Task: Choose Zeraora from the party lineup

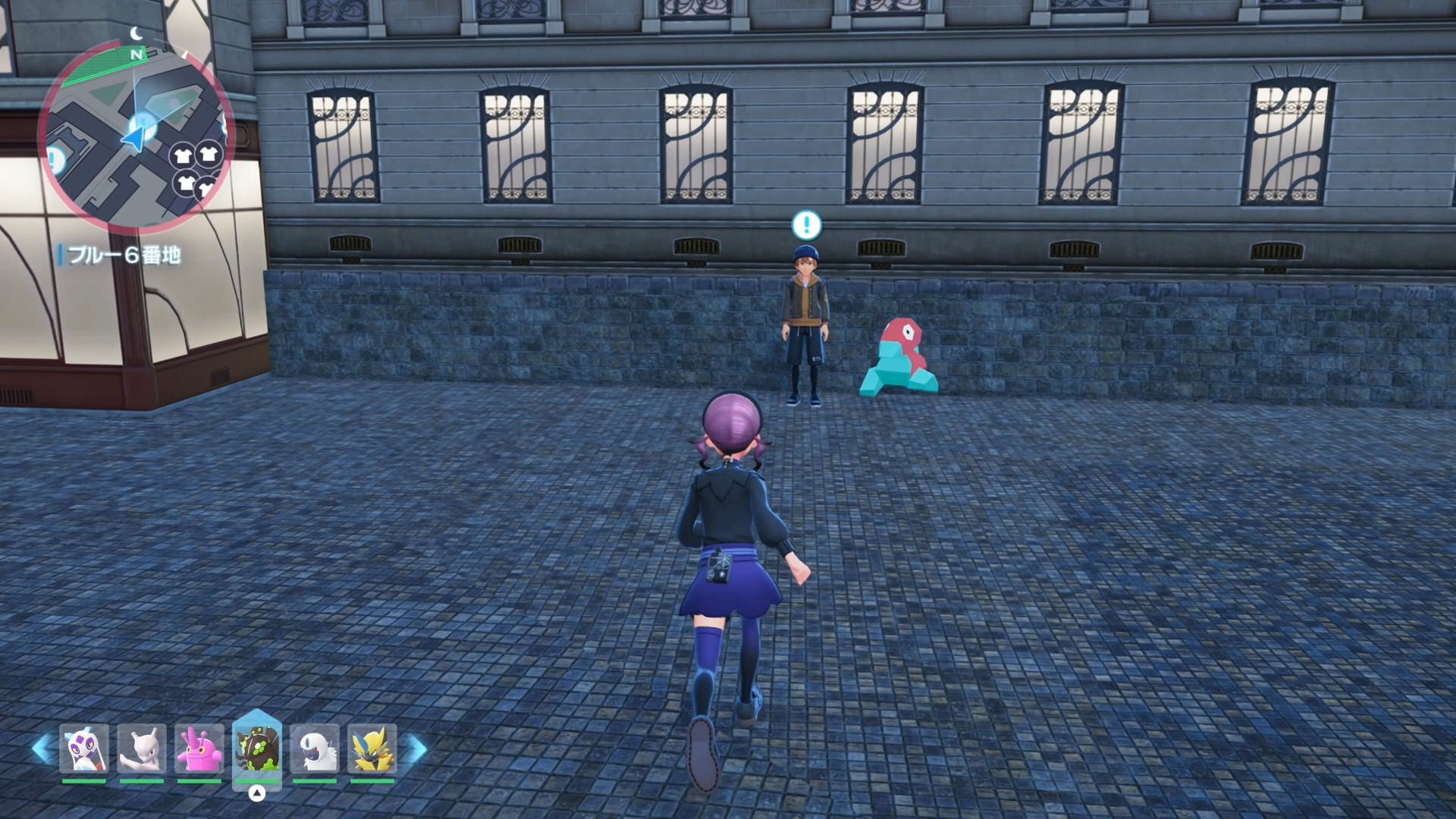Action: pos(372,749)
